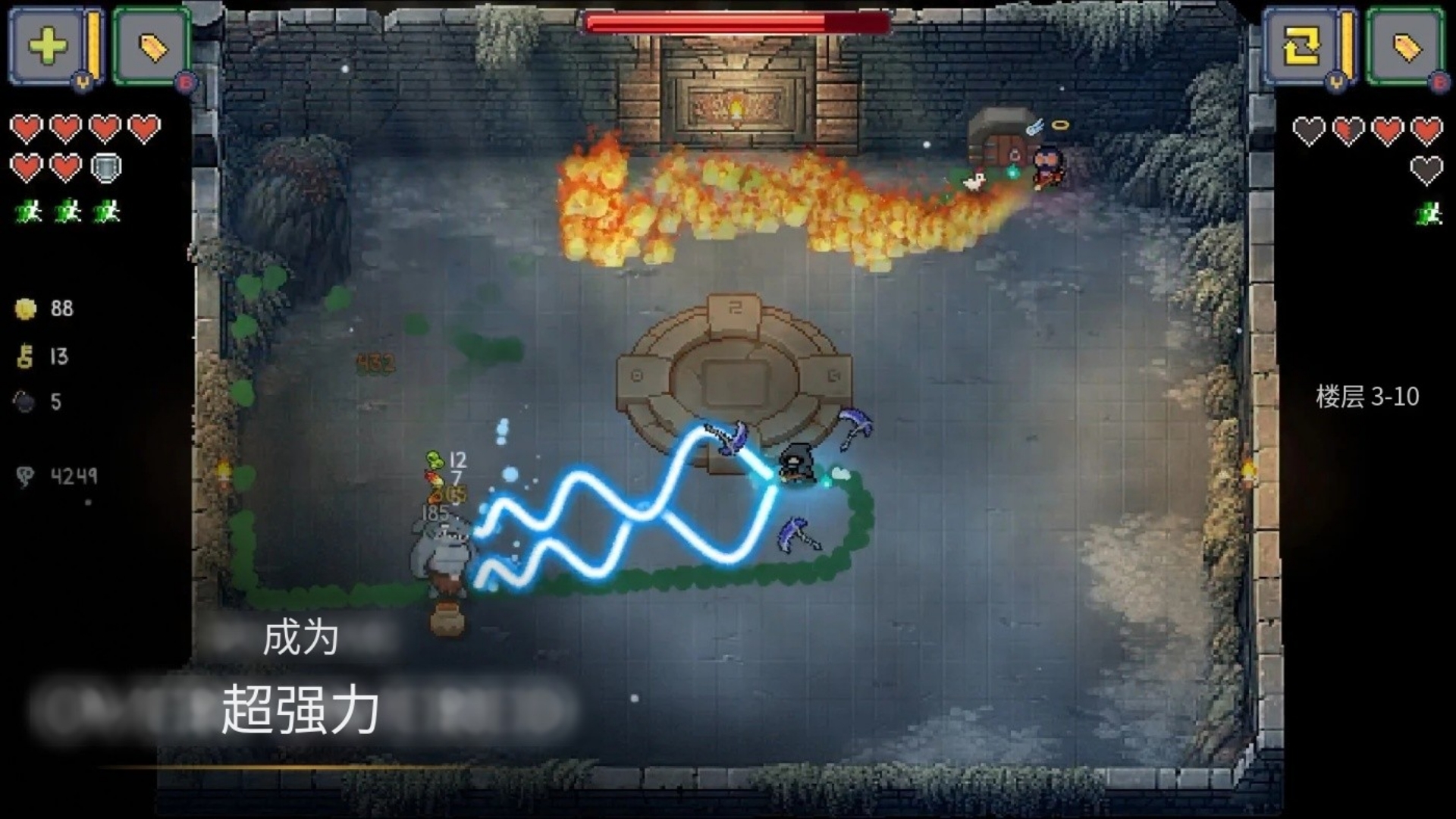1456x819 pixels.
Task: Select the key icon showing 13
Action: point(24,356)
